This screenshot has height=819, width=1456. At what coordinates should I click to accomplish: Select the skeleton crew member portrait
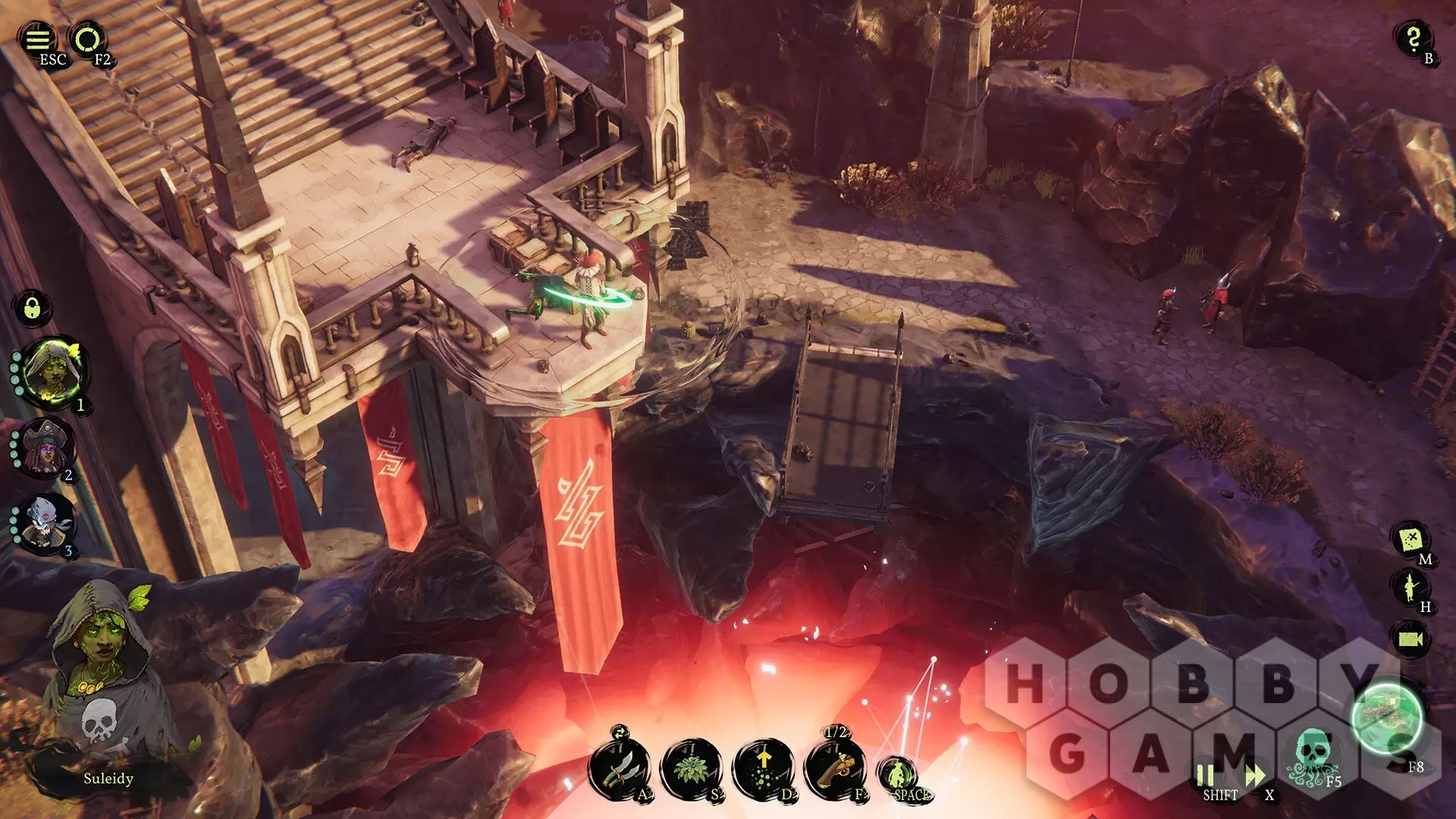(x=47, y=523)
